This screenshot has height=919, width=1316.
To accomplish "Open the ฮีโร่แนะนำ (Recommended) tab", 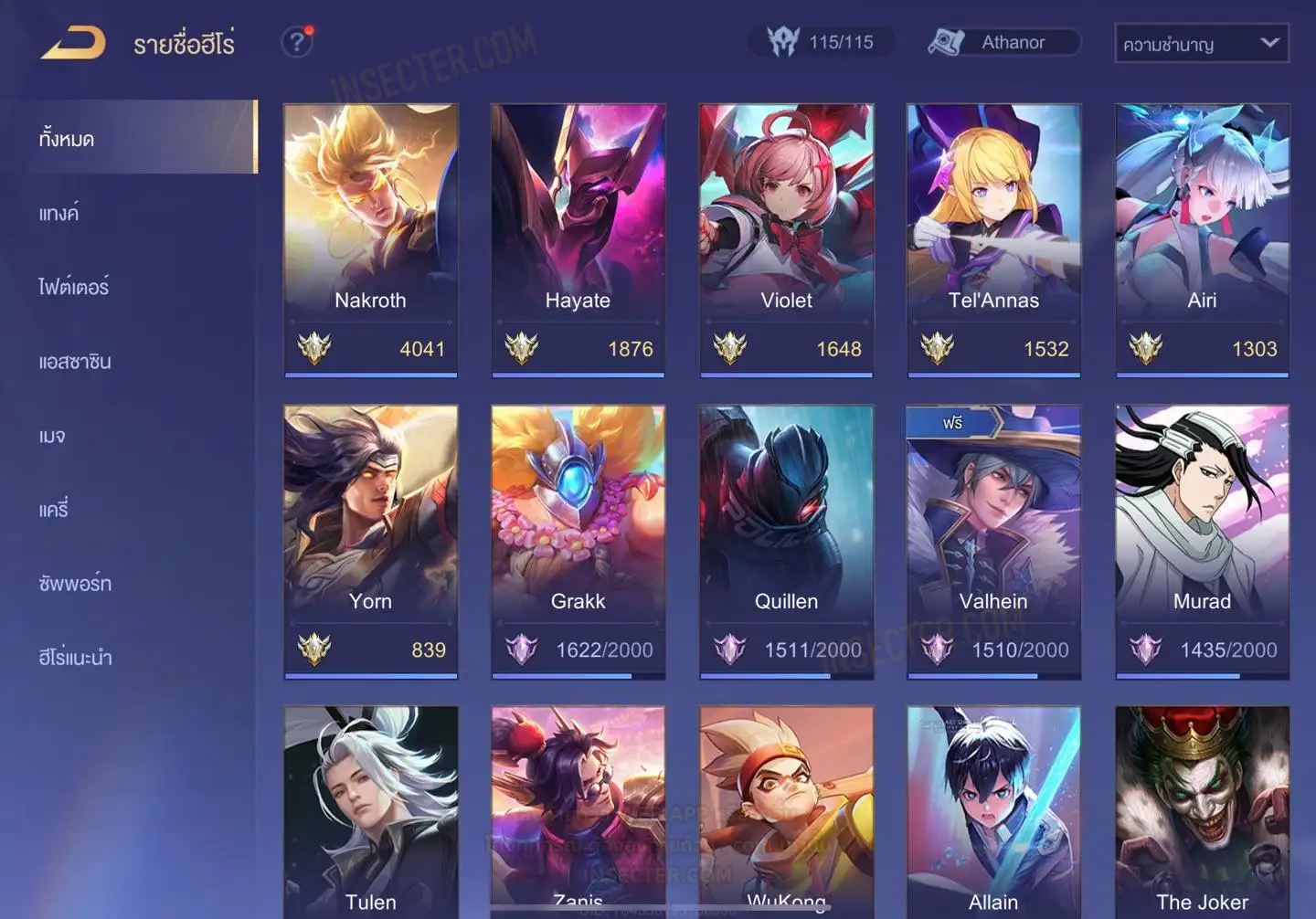I will point(75,657).
